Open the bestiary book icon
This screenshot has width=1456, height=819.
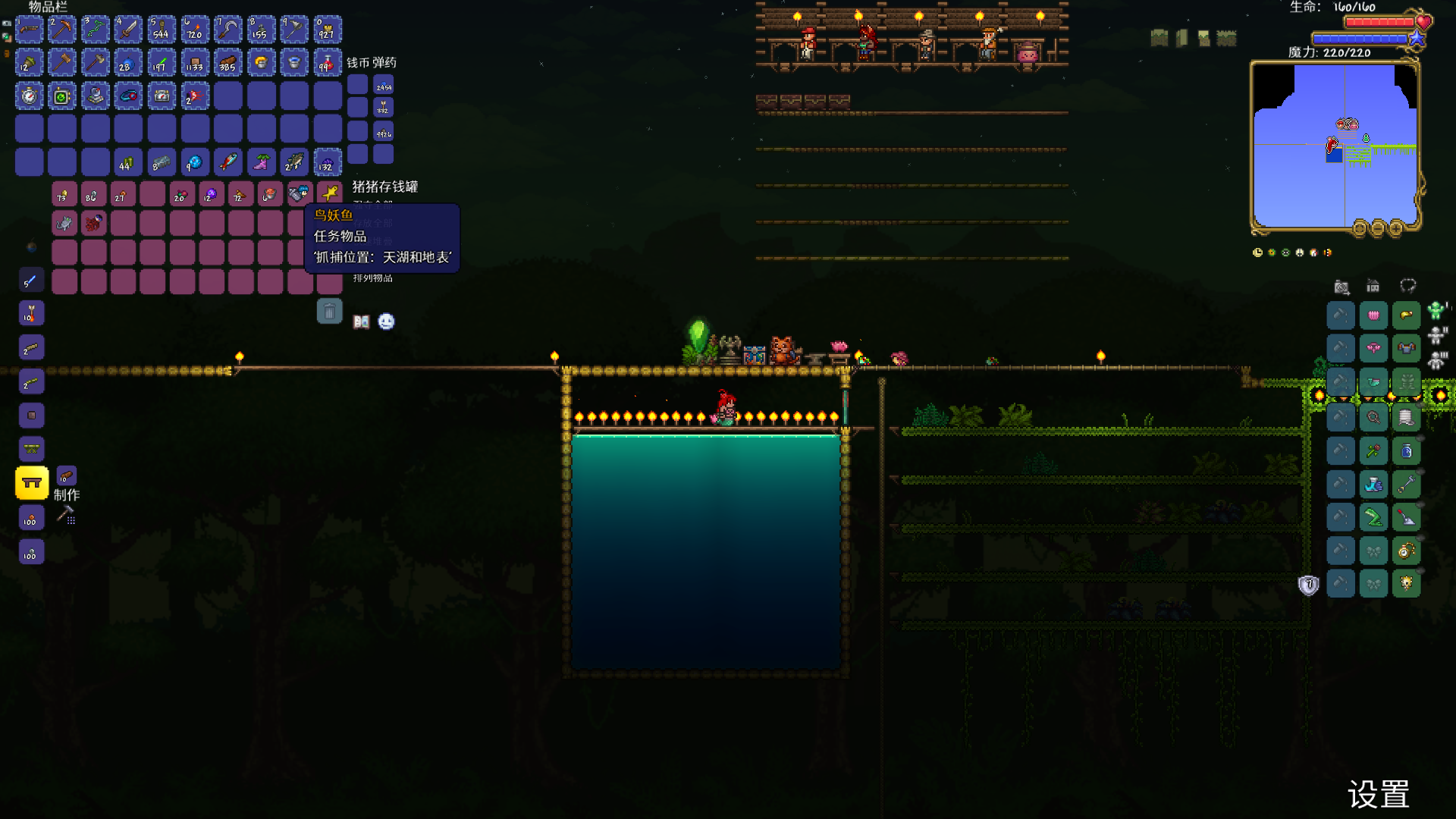[x=361, y=322]
